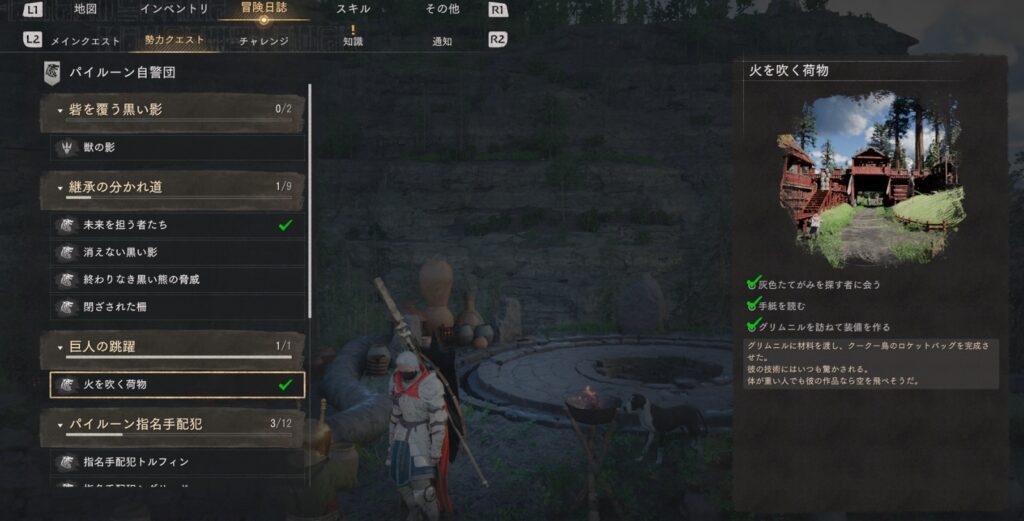Show the メインクエスト sub-tab
1024x521 pixels.
86,41
